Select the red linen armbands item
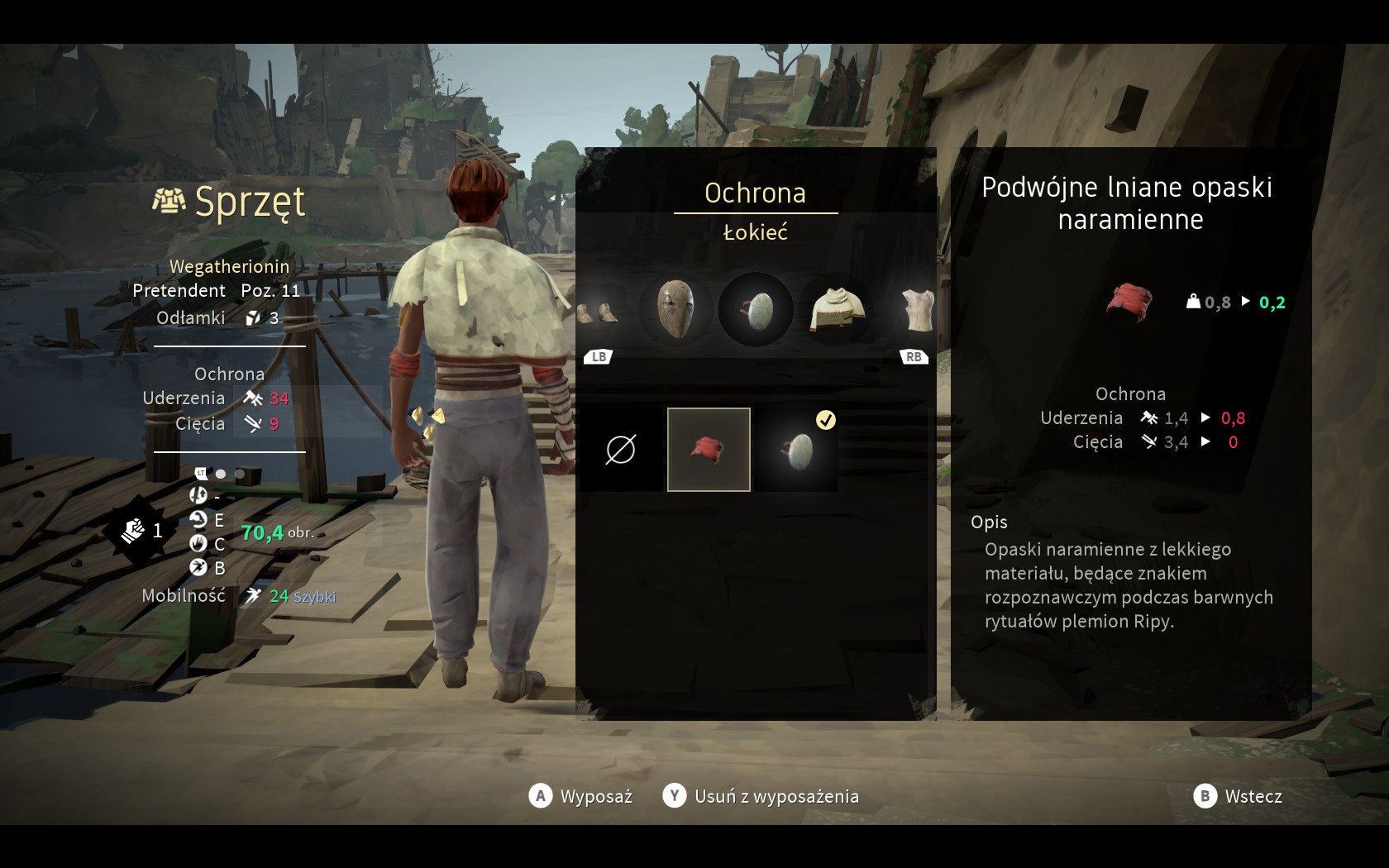Viewport: 1389px width, 868px height. click(x=709, y=450)
